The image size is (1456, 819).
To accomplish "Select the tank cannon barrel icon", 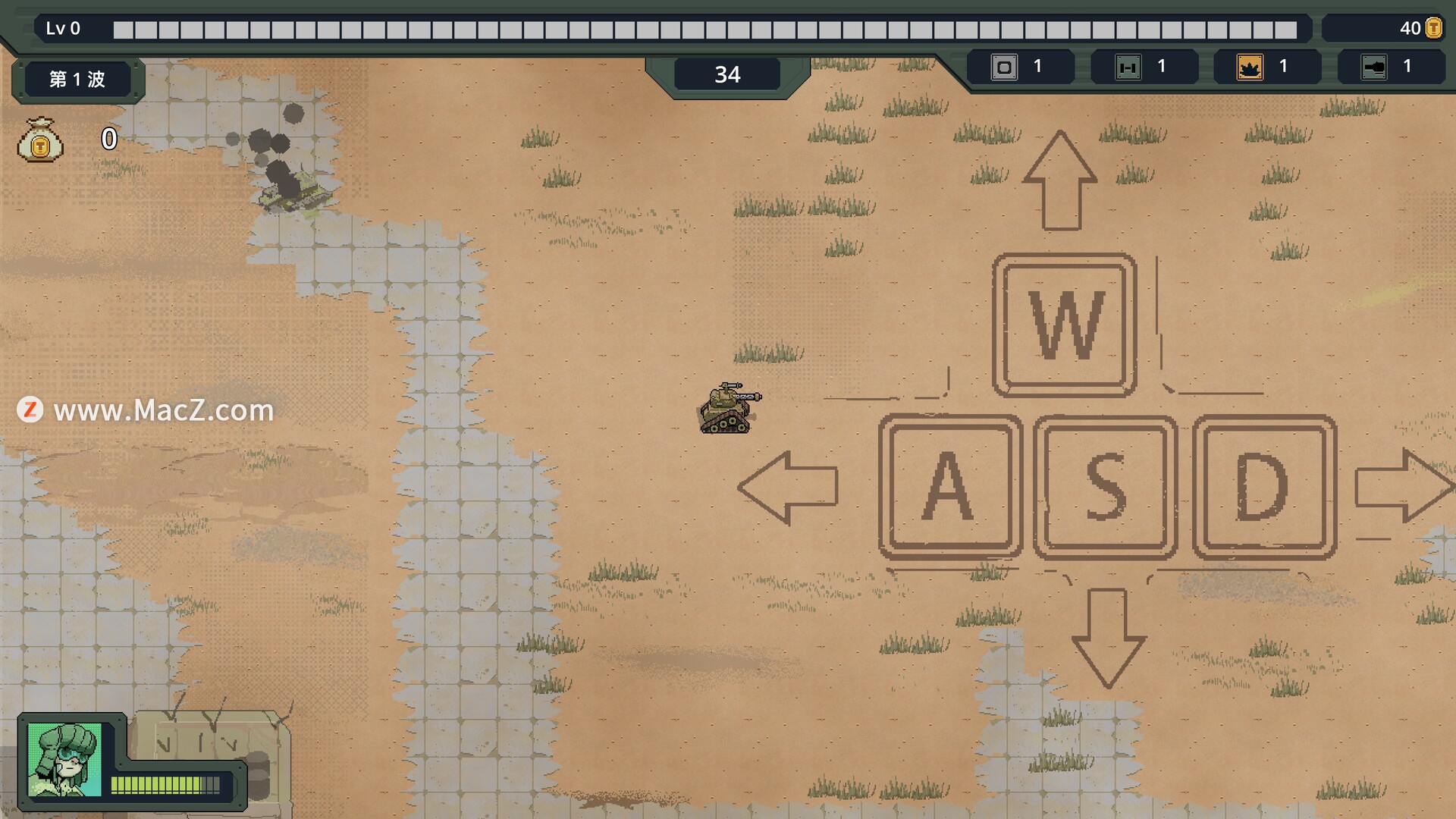I will 1373,67.
